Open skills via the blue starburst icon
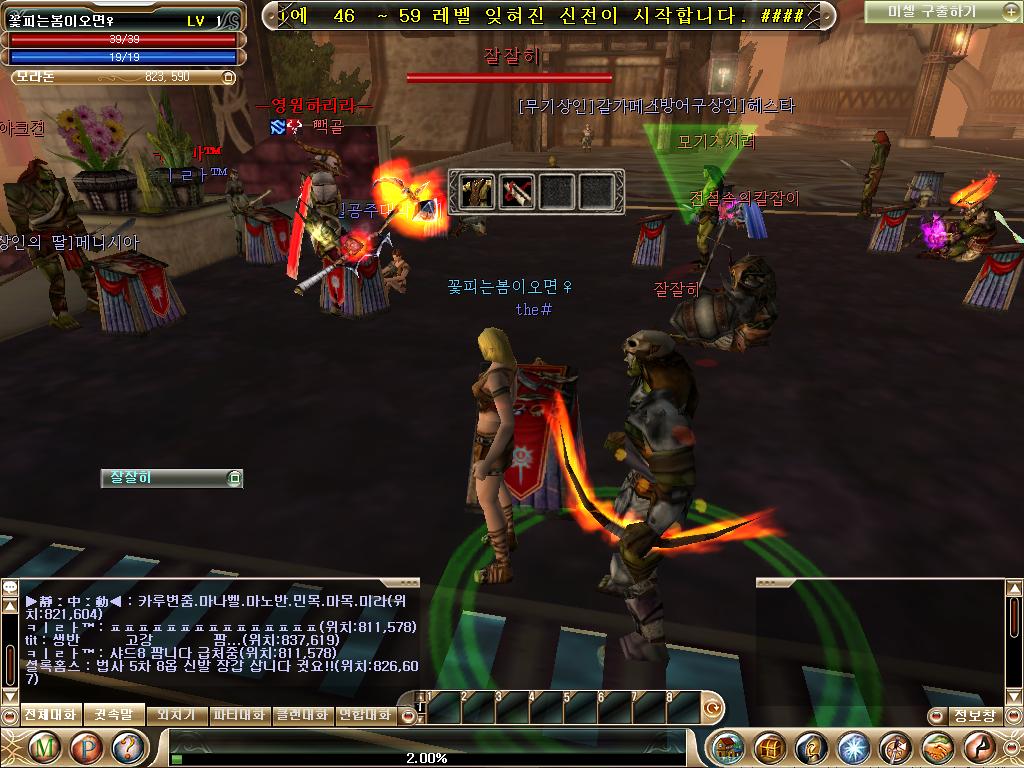This screenshot has height=768, width=1024. click(854, 747)
